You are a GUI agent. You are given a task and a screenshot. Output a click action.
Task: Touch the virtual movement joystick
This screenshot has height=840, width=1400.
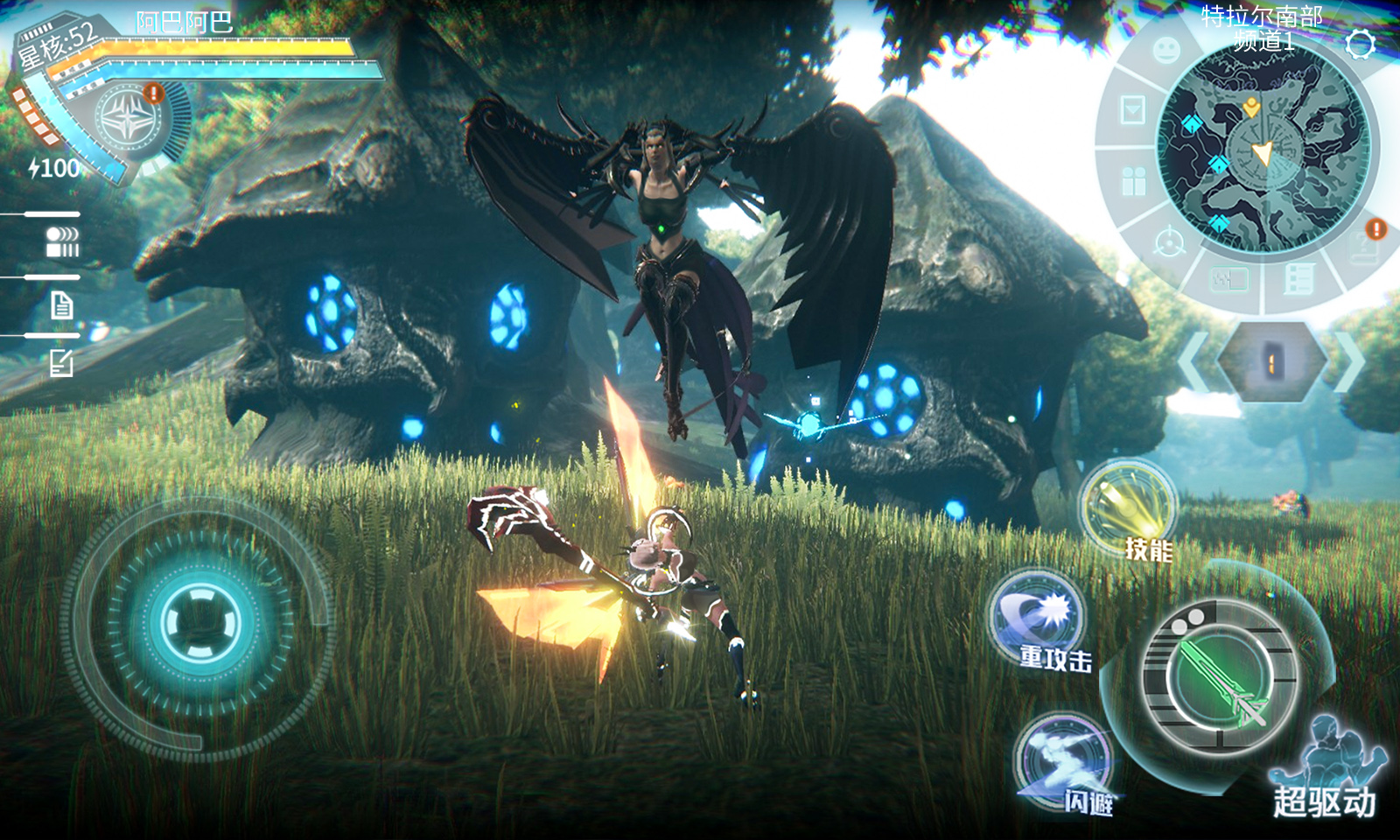[x=199, y=623]
